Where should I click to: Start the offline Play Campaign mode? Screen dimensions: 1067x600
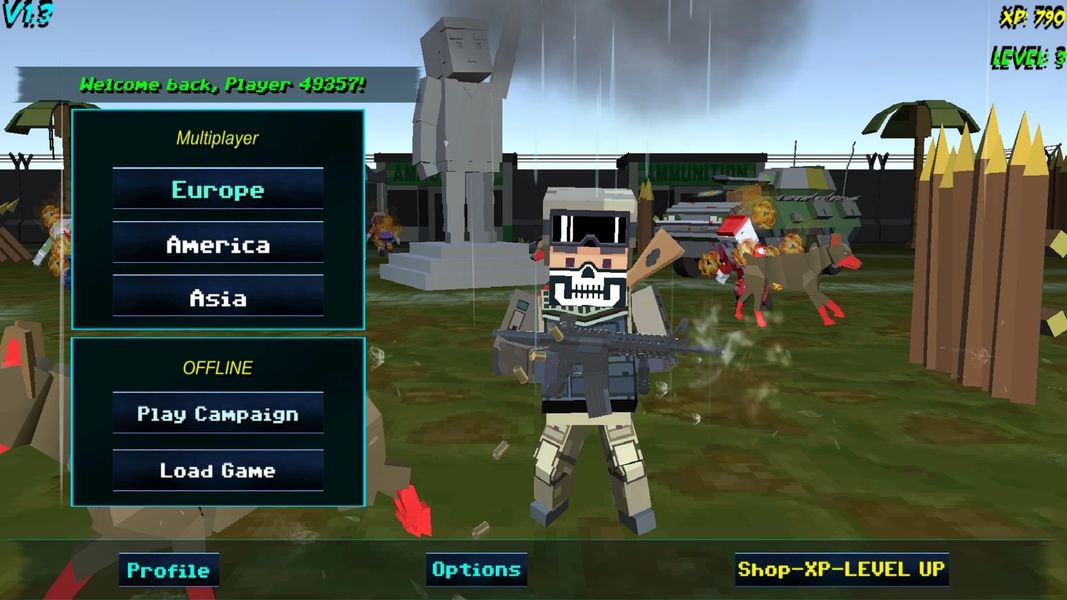[x=218, y=413]
